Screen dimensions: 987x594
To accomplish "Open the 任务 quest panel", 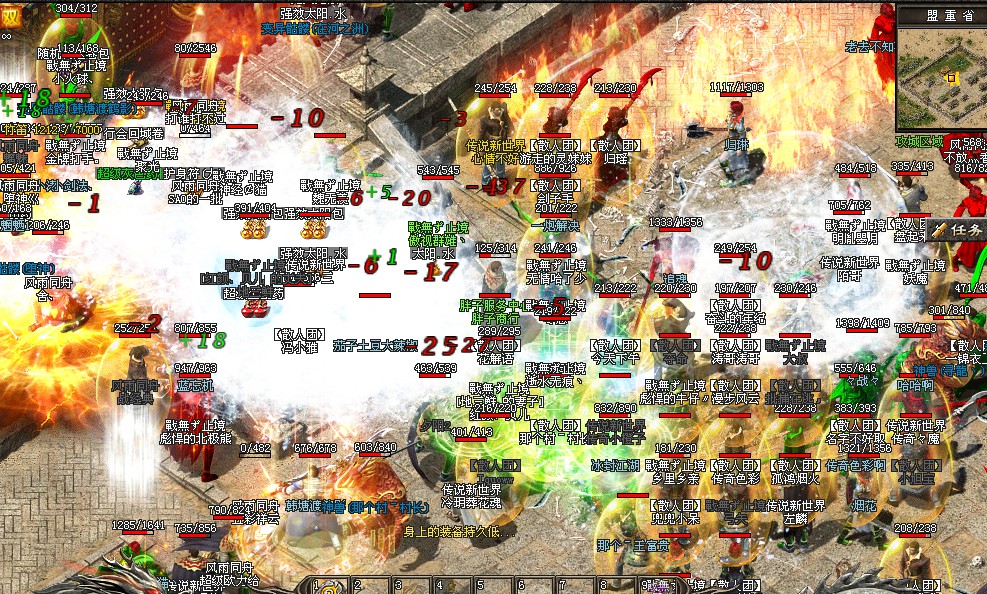I will tap(957, 229).
